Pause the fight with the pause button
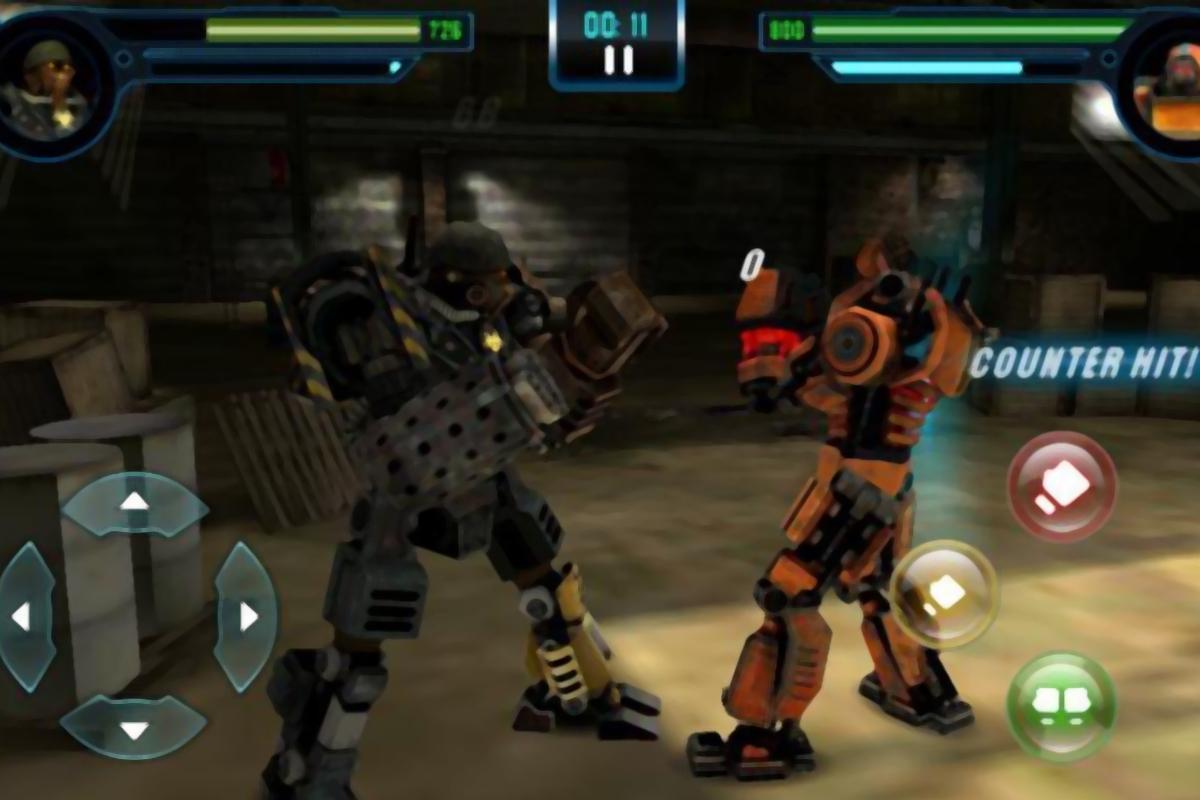Image resolution: width=1200 pixels, height=800 pixels. (x=618, y=61)
